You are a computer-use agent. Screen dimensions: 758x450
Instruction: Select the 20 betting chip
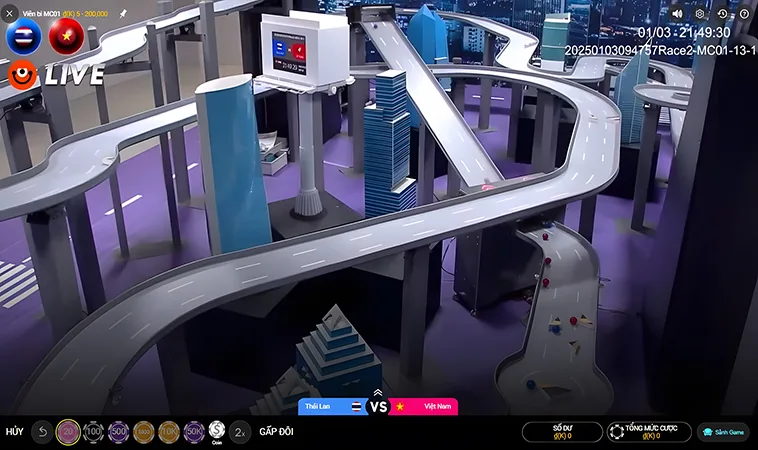tap(68, 432)
